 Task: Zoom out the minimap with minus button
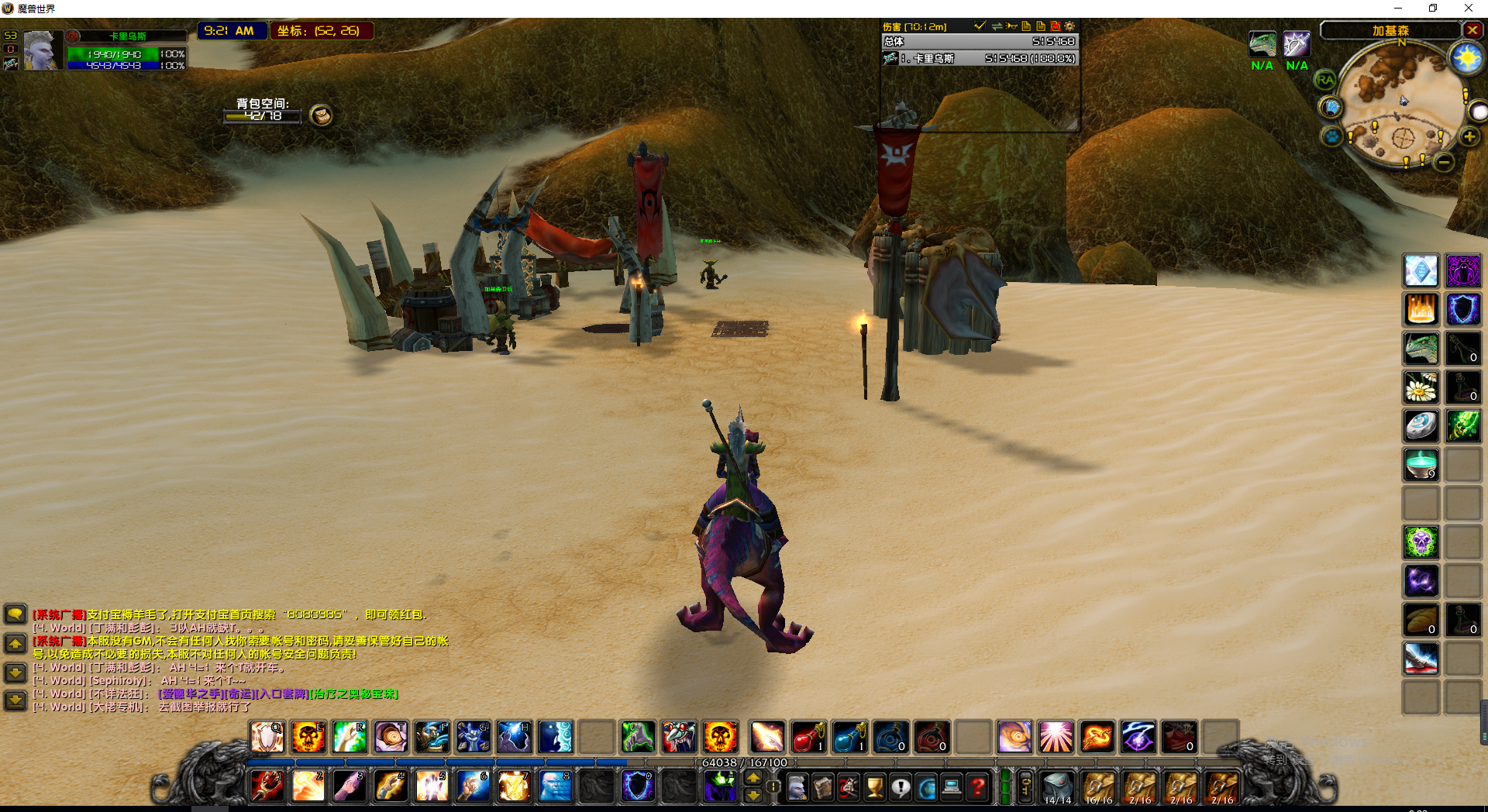tap(1444, 163)
